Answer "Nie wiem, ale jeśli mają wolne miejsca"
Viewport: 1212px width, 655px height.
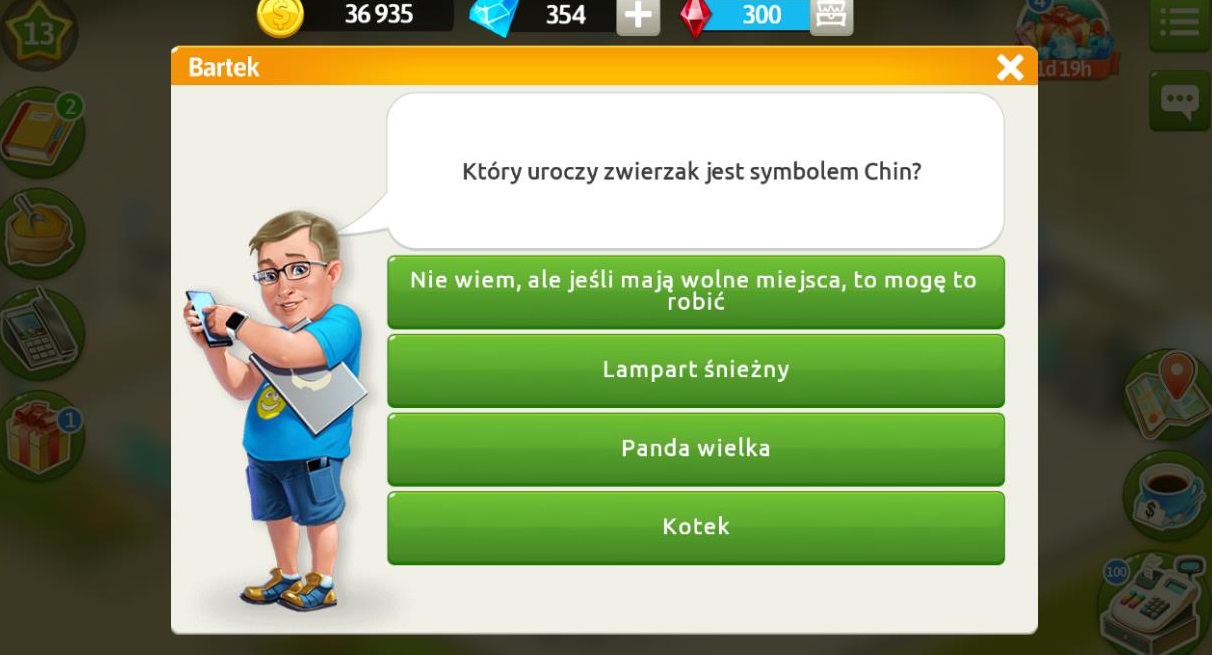click(x=695, y=291)
